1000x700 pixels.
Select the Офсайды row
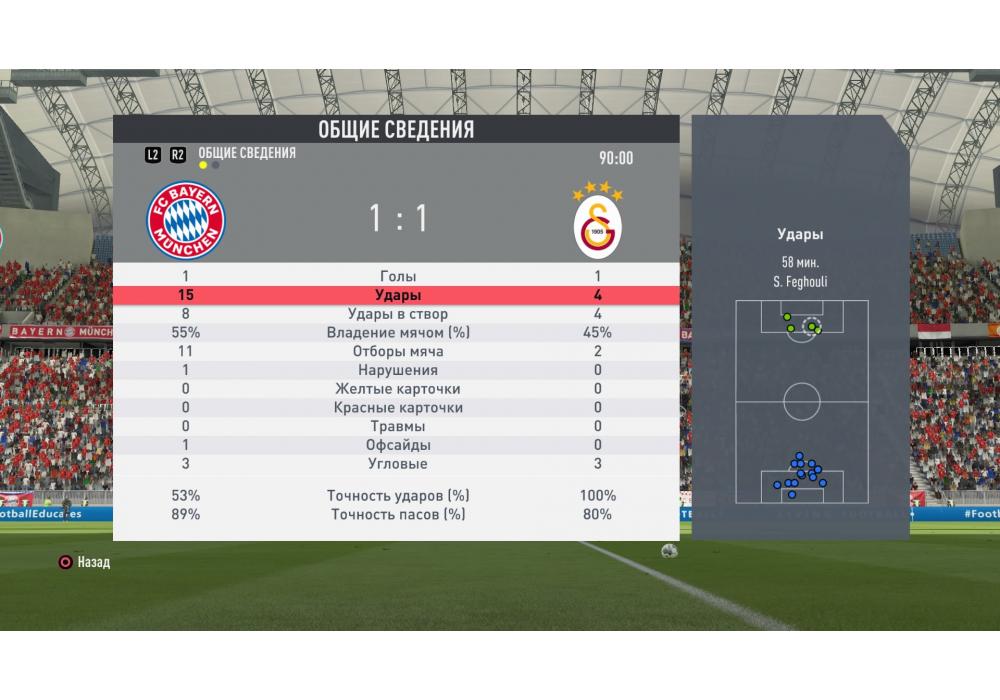397,445
